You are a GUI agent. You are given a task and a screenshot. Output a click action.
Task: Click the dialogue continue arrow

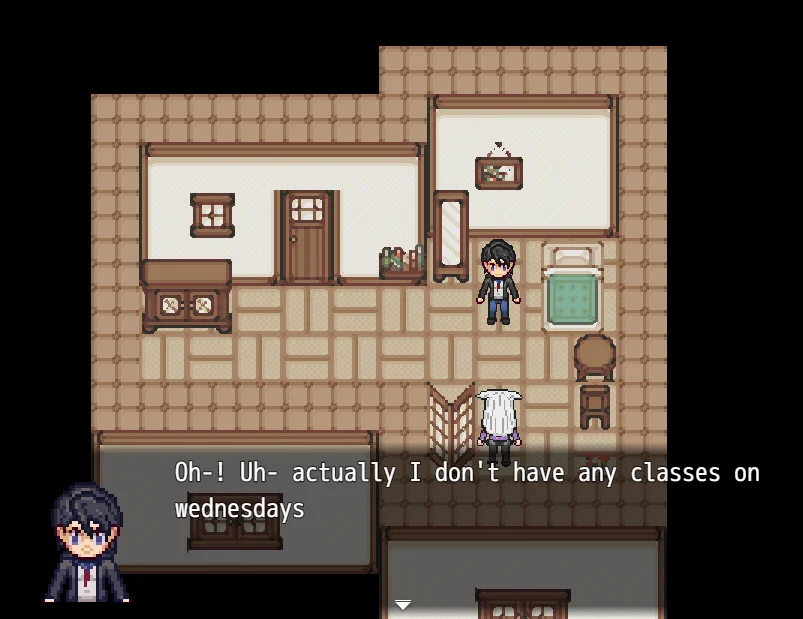click(x=402, y=605)
